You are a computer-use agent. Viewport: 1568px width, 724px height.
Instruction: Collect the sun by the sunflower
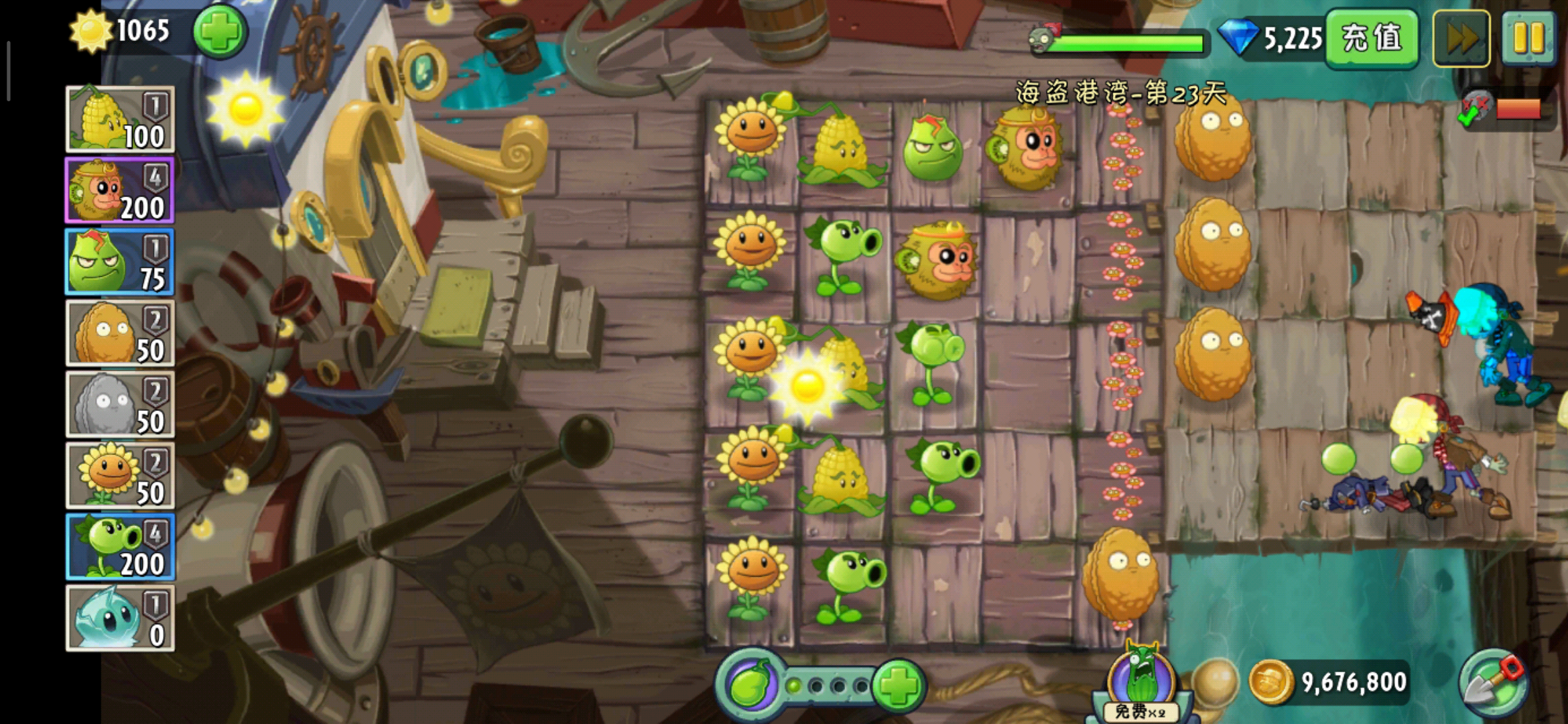tap(807, 385)
